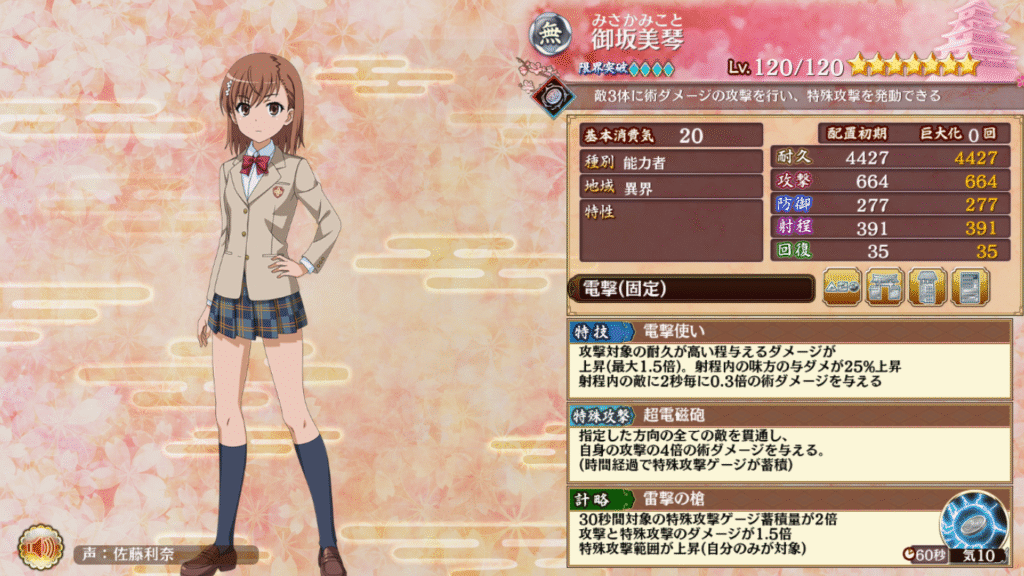Tap the weapon-type icon beside the attack description

click(x=549, y=95)
